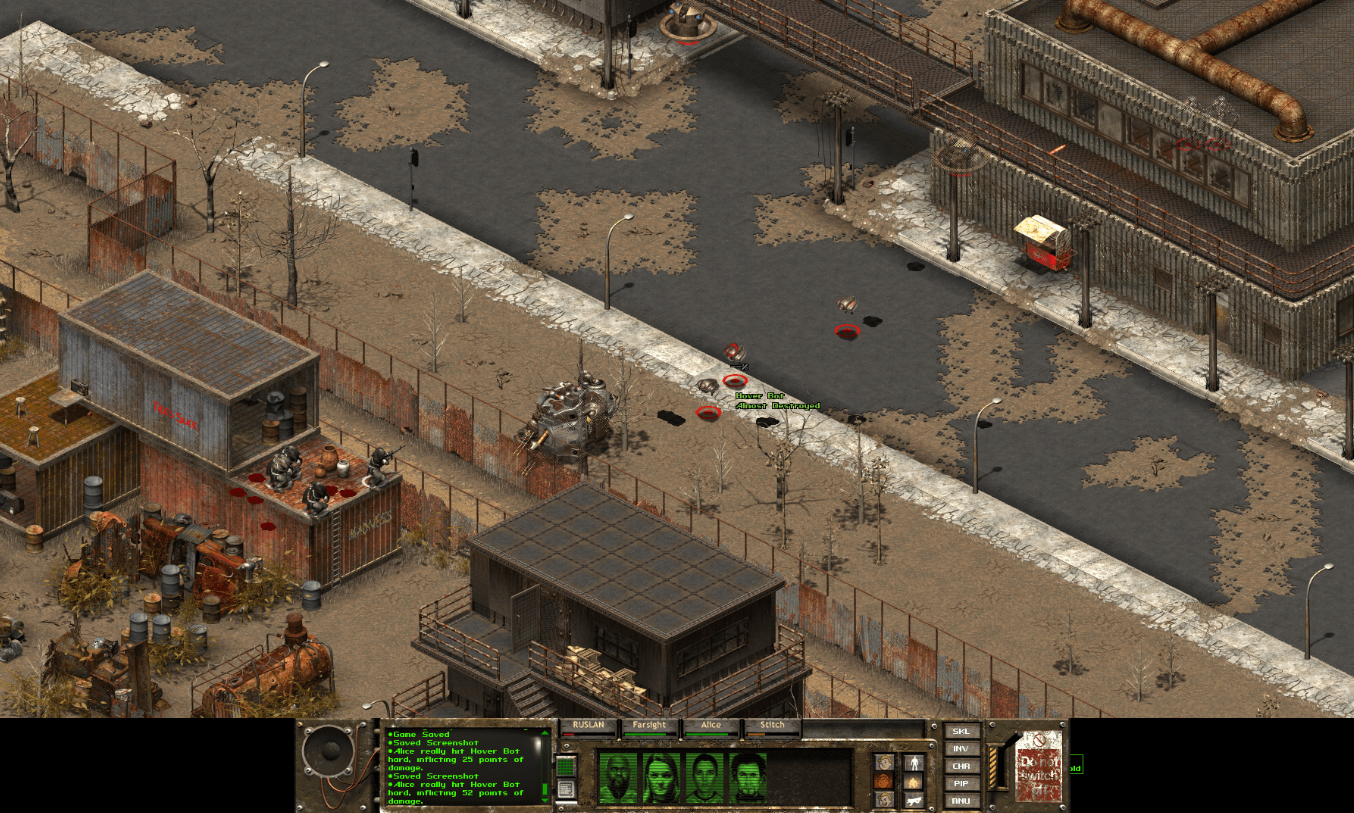Image resolution: width=1354 pixels, height=813 pixels.
Task: Toggle the highlighted orange Vault Boy mode
Action: tap(884, 780)
